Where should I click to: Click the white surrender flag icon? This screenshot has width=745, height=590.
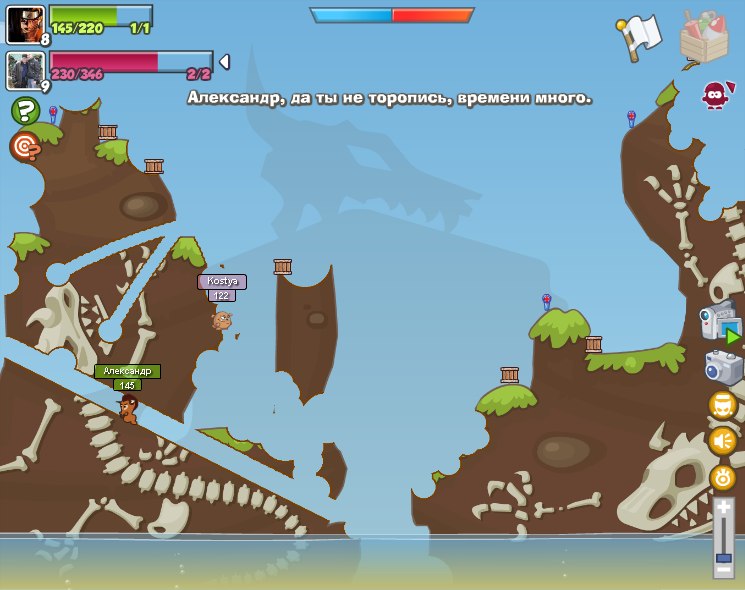640,36
